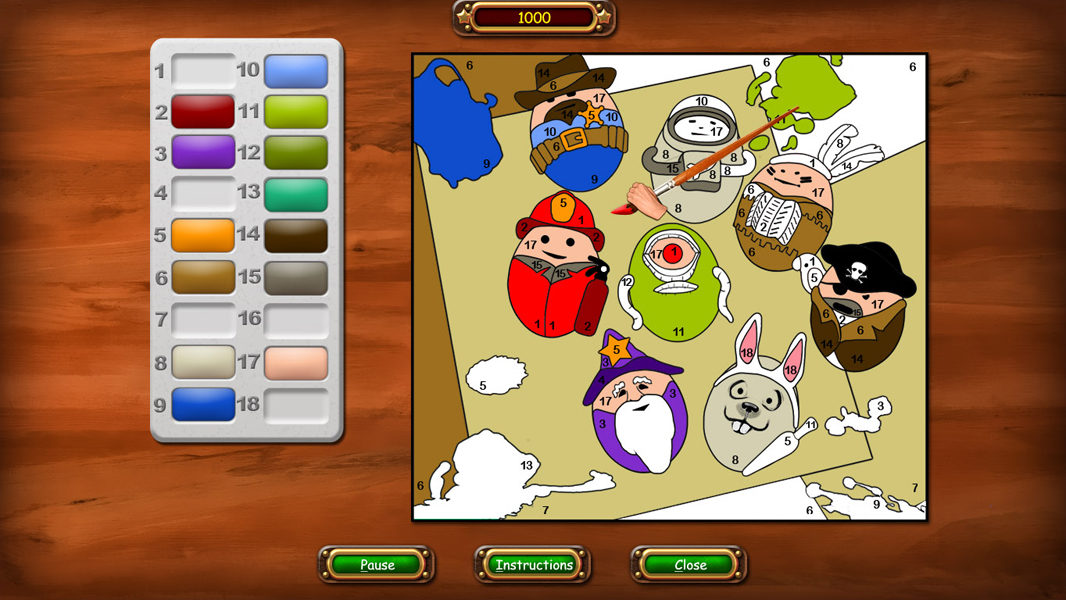Choose the purple color number 3

tap(202, 153)
